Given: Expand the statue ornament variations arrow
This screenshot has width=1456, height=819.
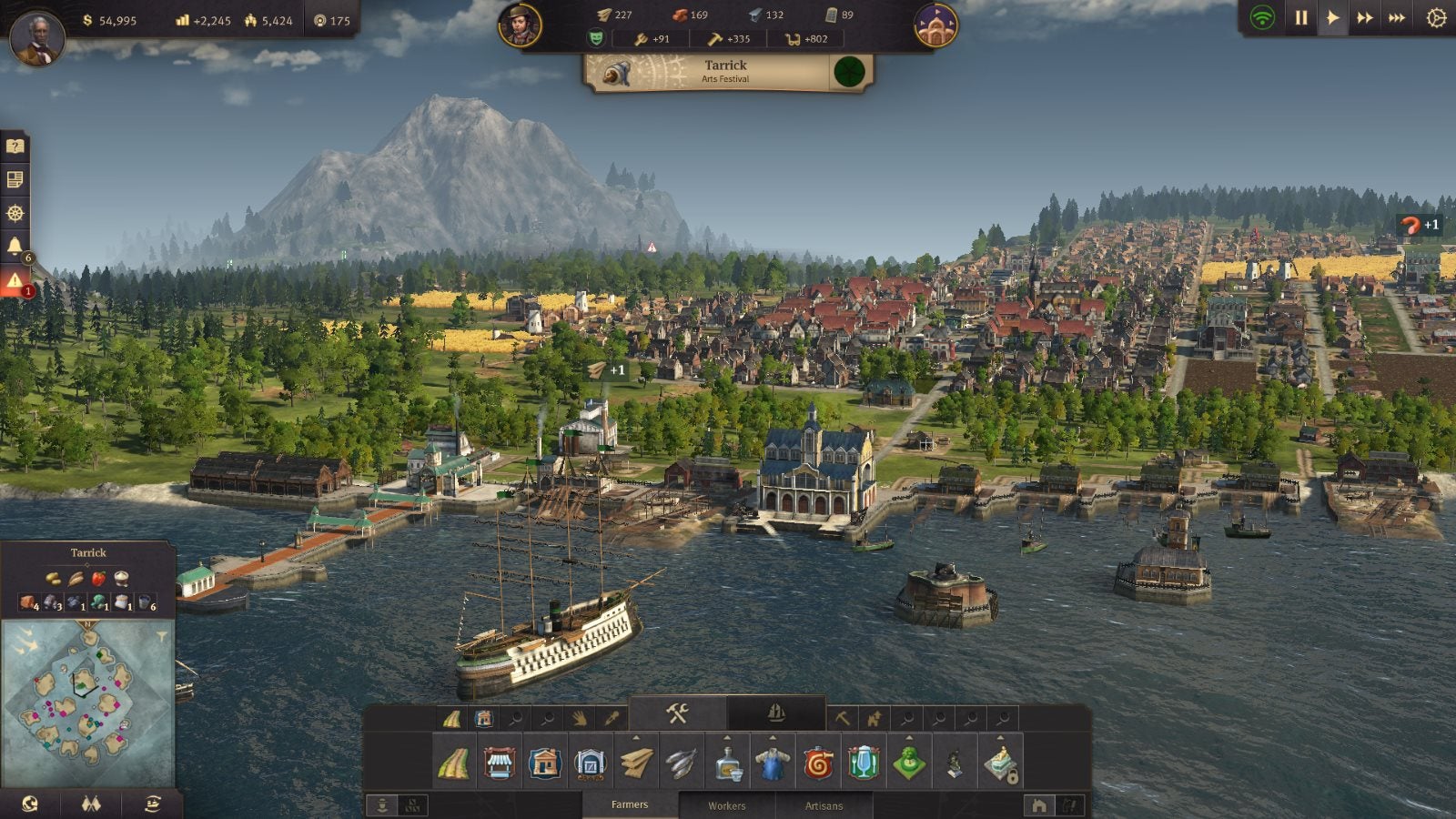Looking at the screenshot, I should pos(1000,737).
